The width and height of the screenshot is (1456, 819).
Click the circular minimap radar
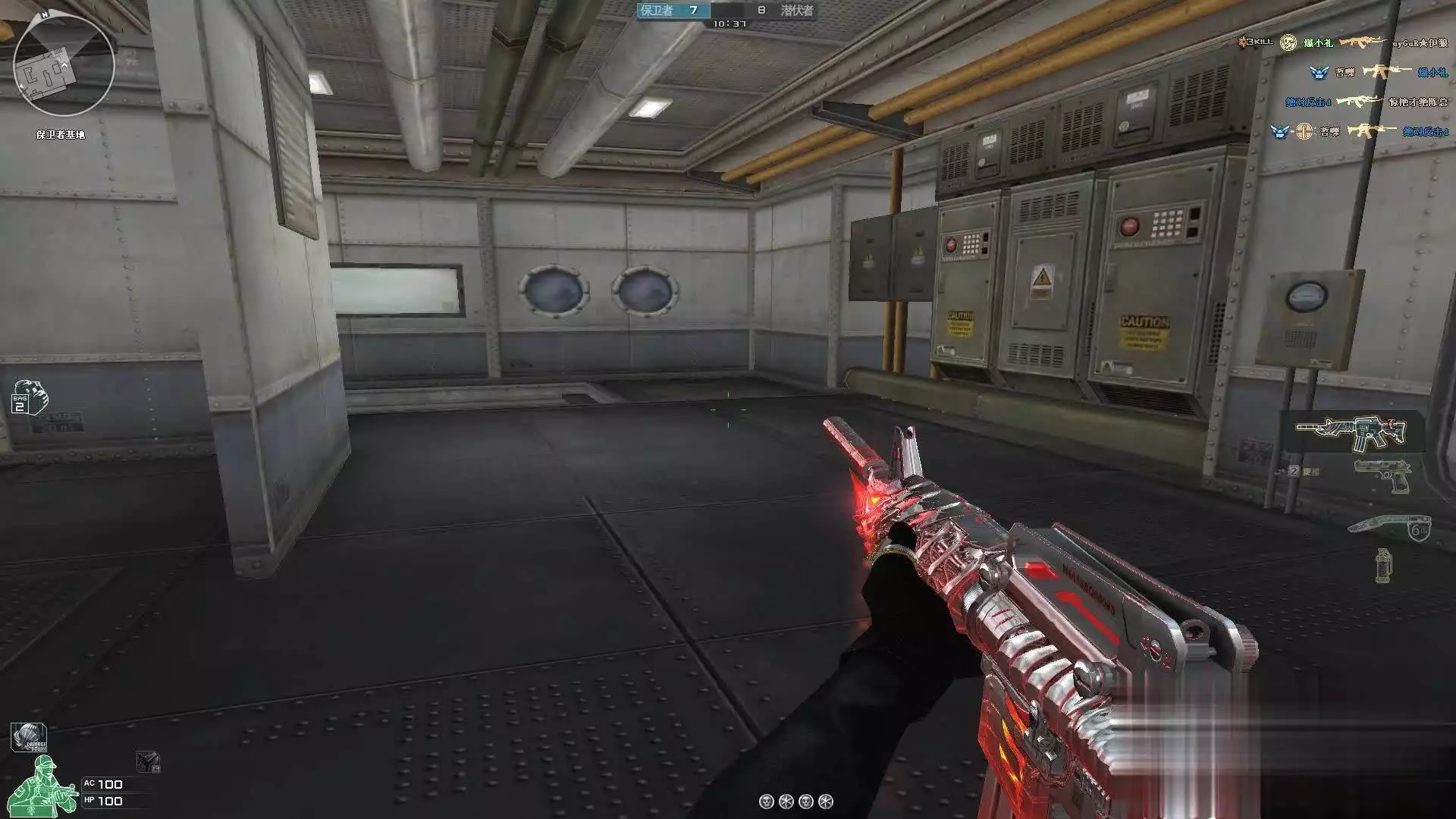tap(64, 66)
